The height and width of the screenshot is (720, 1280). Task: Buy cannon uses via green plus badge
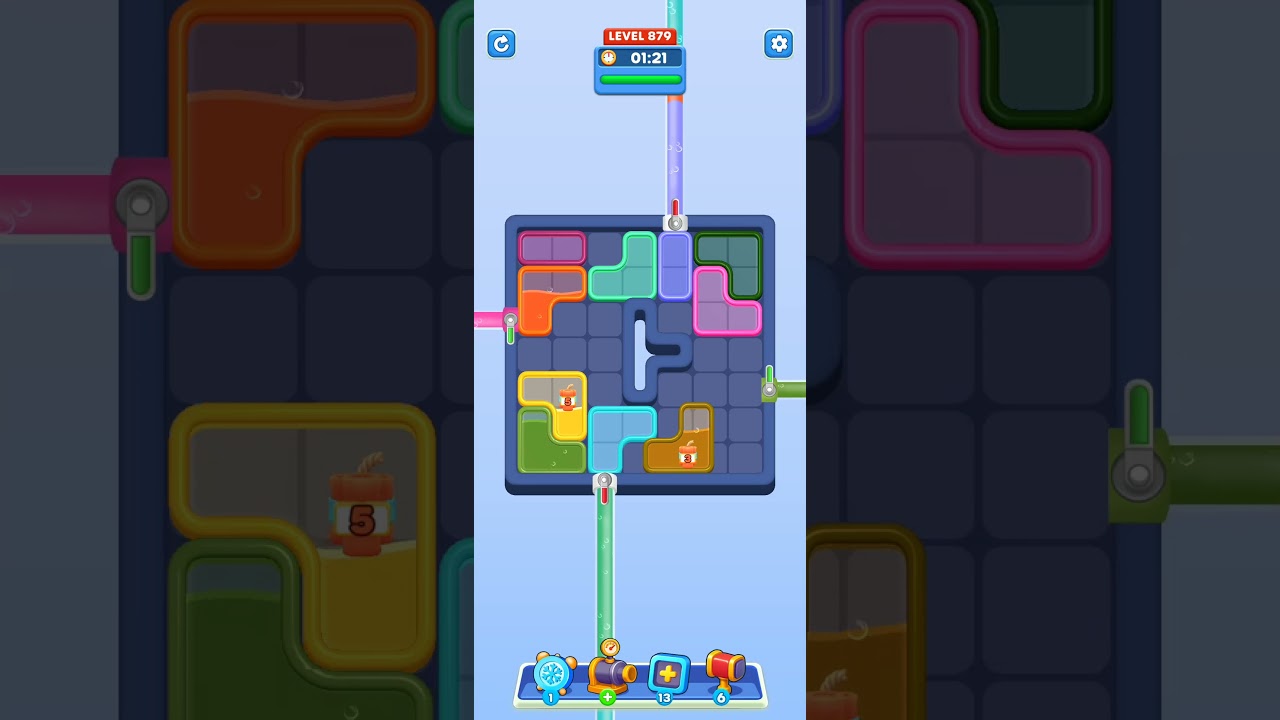[607, 697]
